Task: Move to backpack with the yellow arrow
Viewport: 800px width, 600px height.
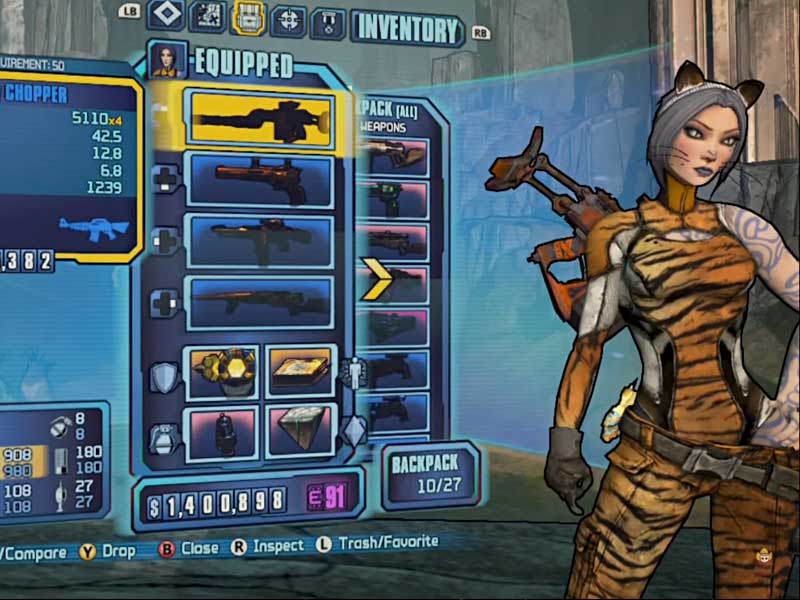Action: (x=378, y=283)
